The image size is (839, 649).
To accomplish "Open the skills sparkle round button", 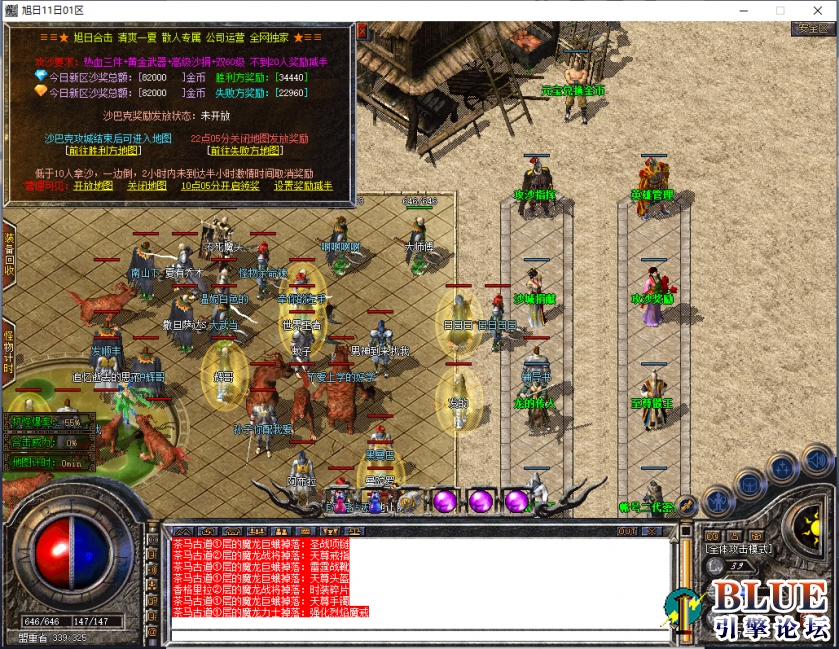I will (x=781, y=467).
